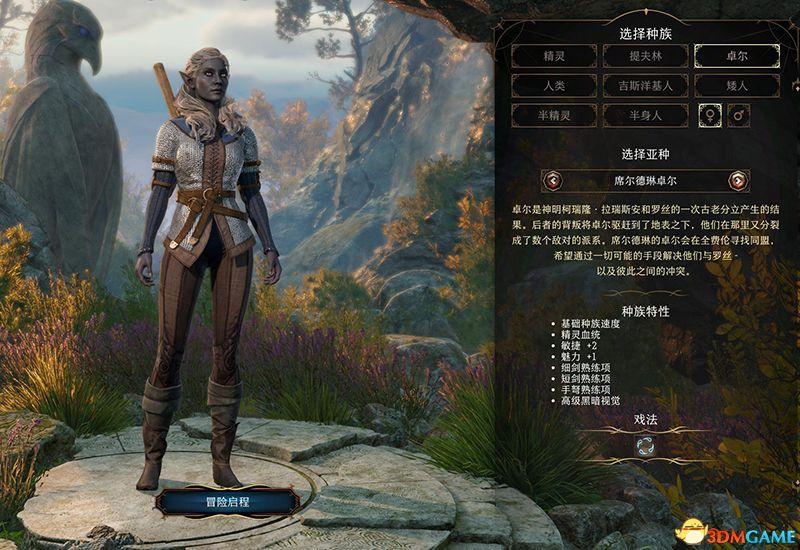Viewport: 800px width, 550px height.
Task: Click the left arrow for previous subrace
Action: [553, 181]
